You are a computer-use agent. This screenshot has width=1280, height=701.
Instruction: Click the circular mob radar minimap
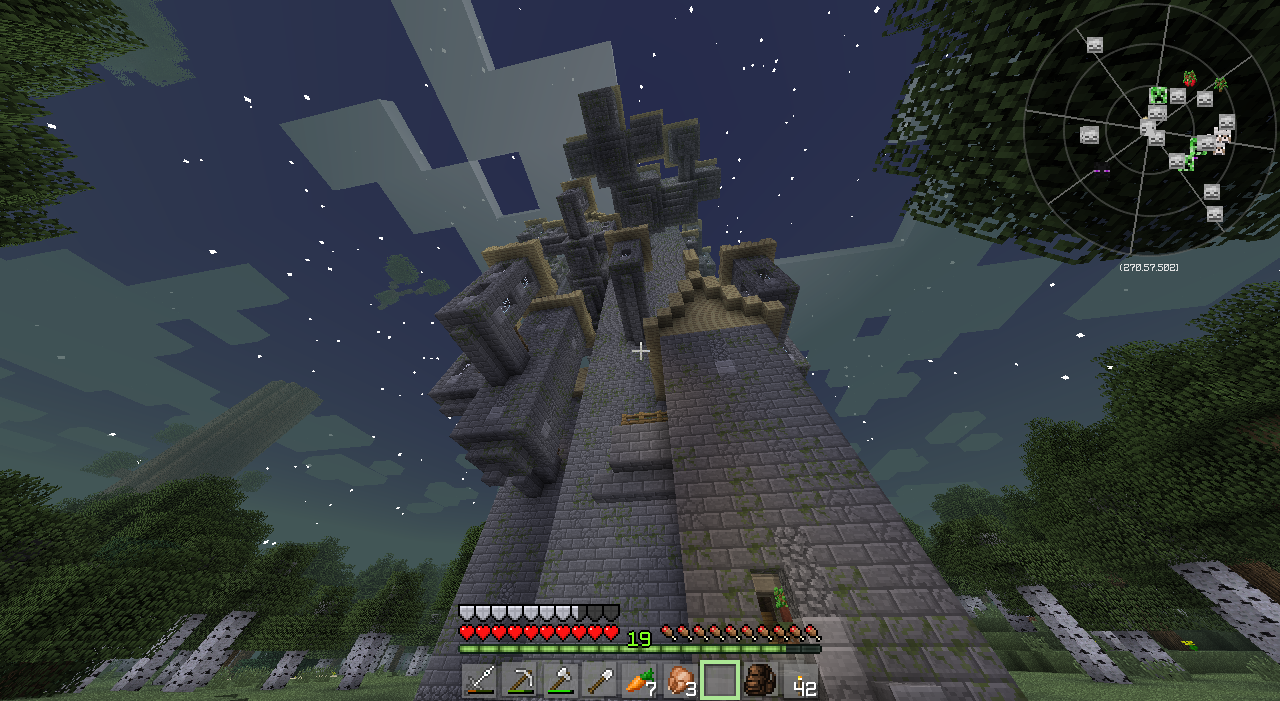coord(1150,130)
